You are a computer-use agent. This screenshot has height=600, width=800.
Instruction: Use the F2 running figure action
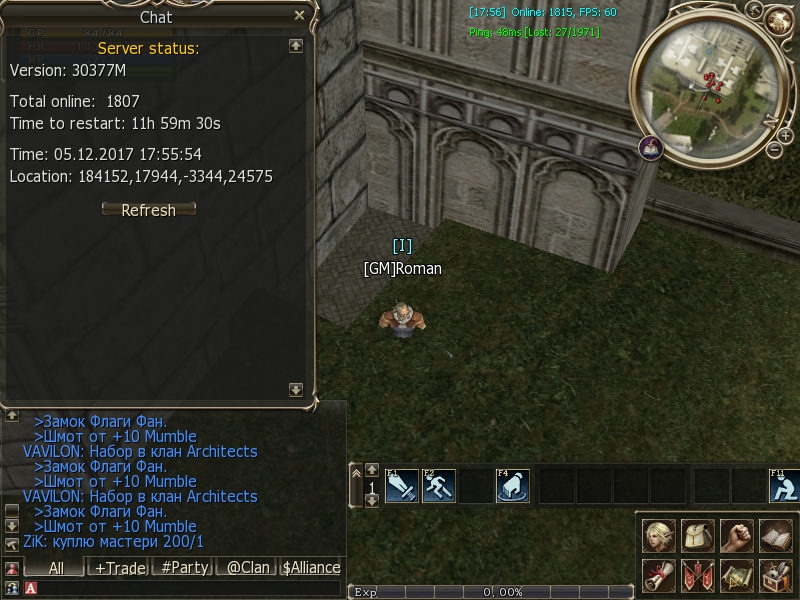coord(439,486)
